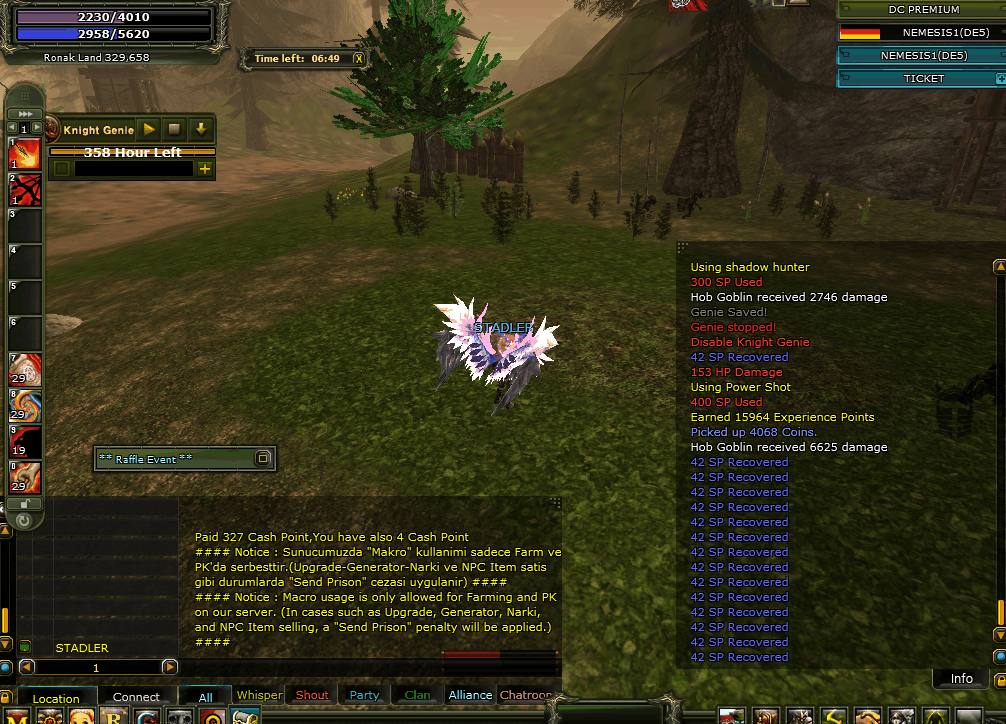The width and height of the screenshot is (1006, 724).
Task: Open the TICKET button
Action: (922, 78)
